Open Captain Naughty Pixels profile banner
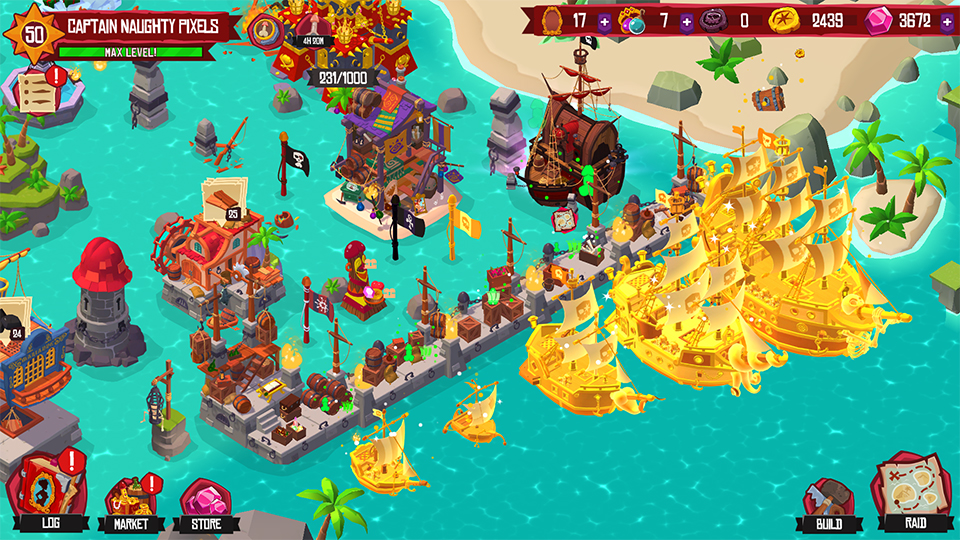The image size is (960, 540). point(140,25)
